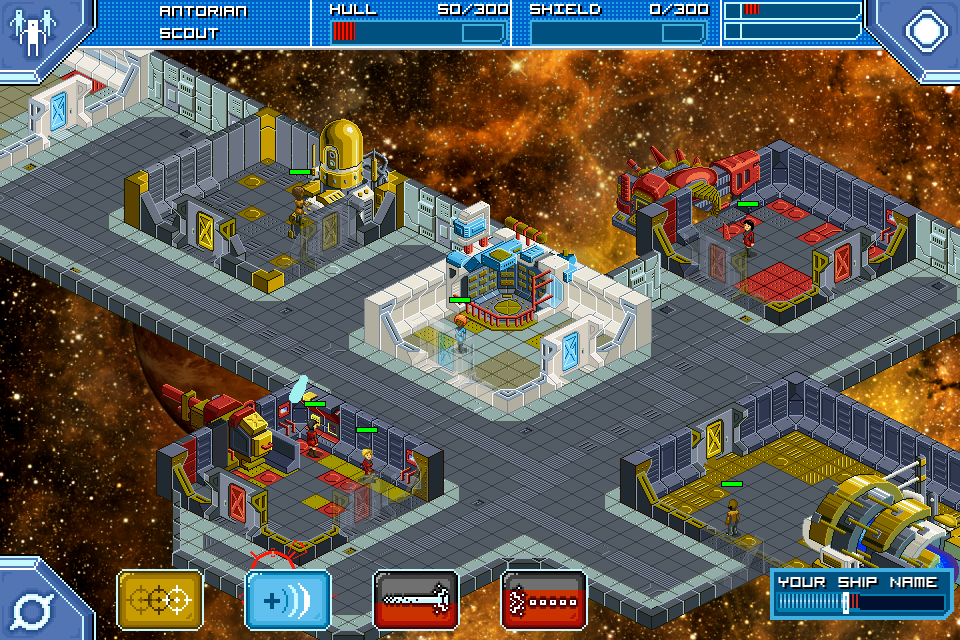Select the Your Ship Name panel

(x=862, y=593)
